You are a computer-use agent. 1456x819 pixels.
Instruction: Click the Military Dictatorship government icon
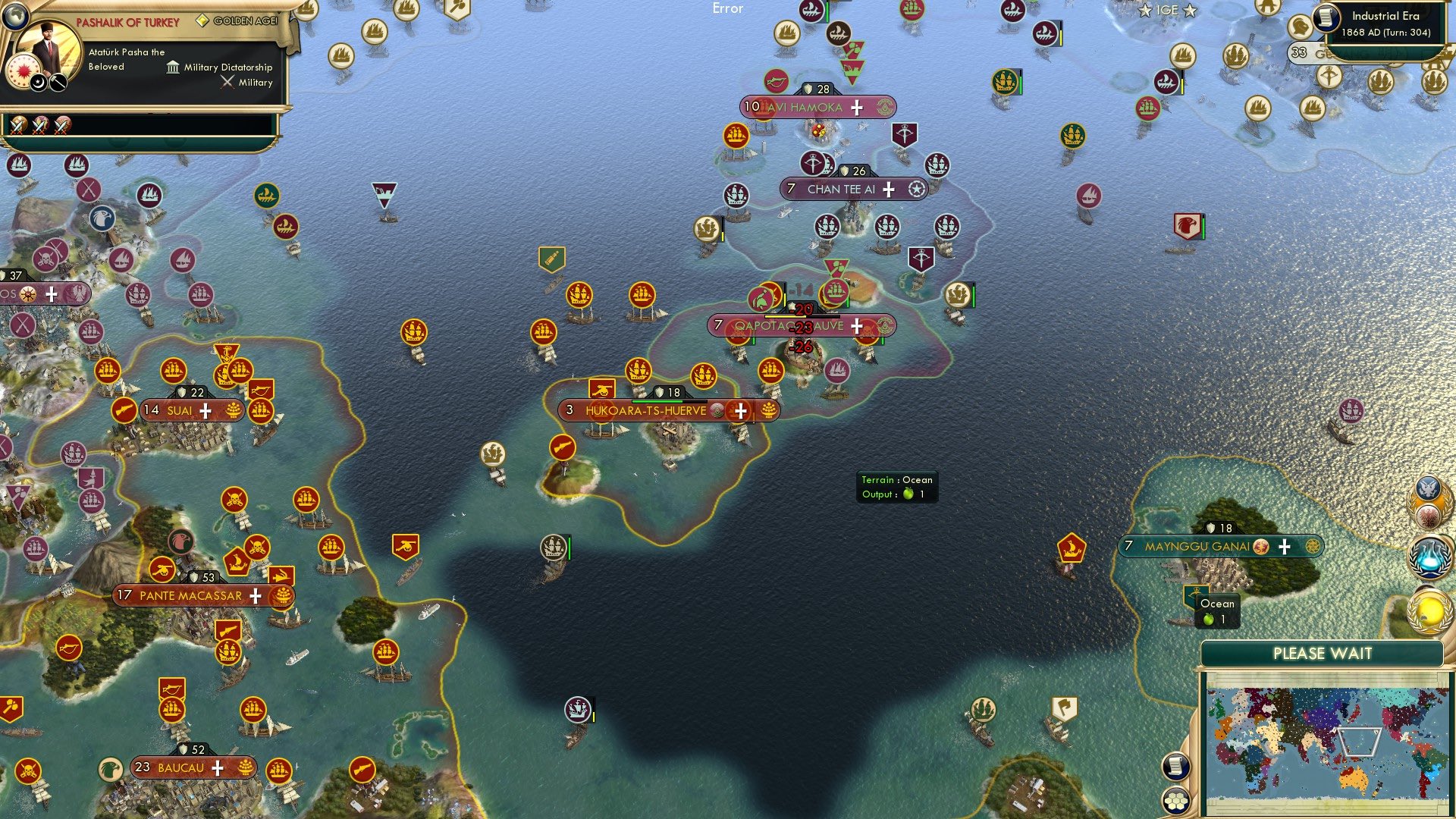tap(173, 68)
